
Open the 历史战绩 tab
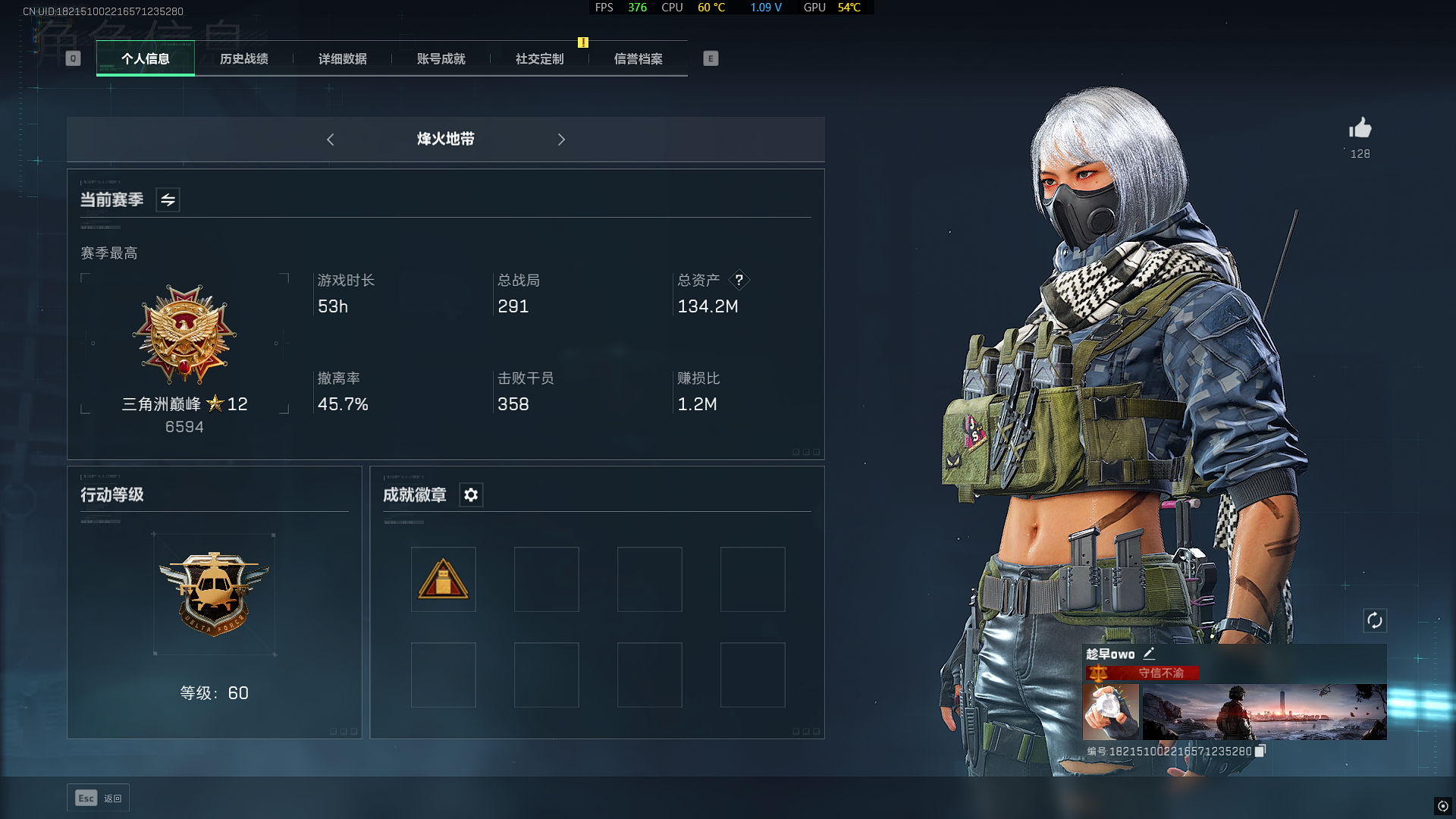[x=244, y=58]
